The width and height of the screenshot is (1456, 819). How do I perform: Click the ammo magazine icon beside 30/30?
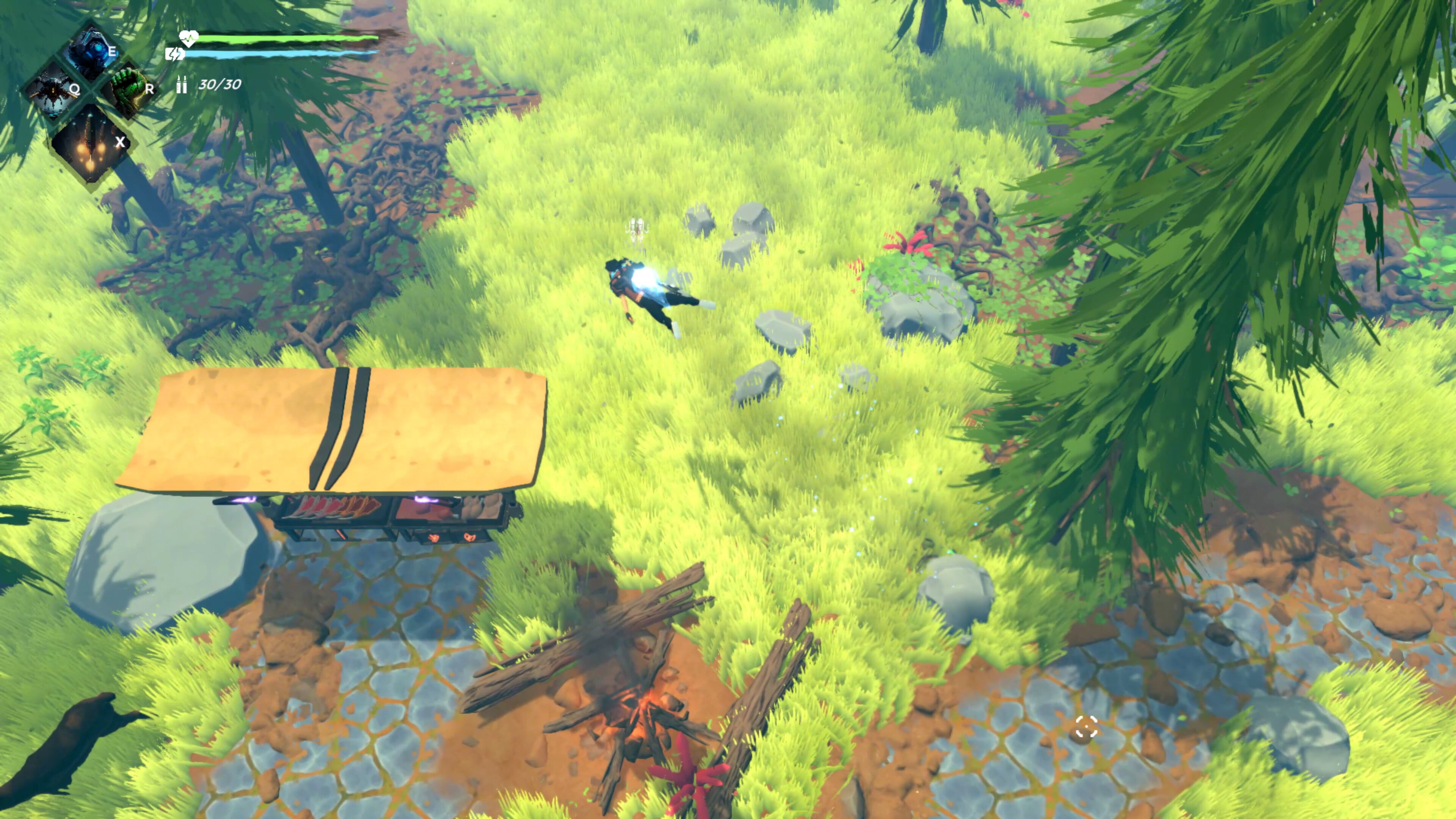pos(182,86)
